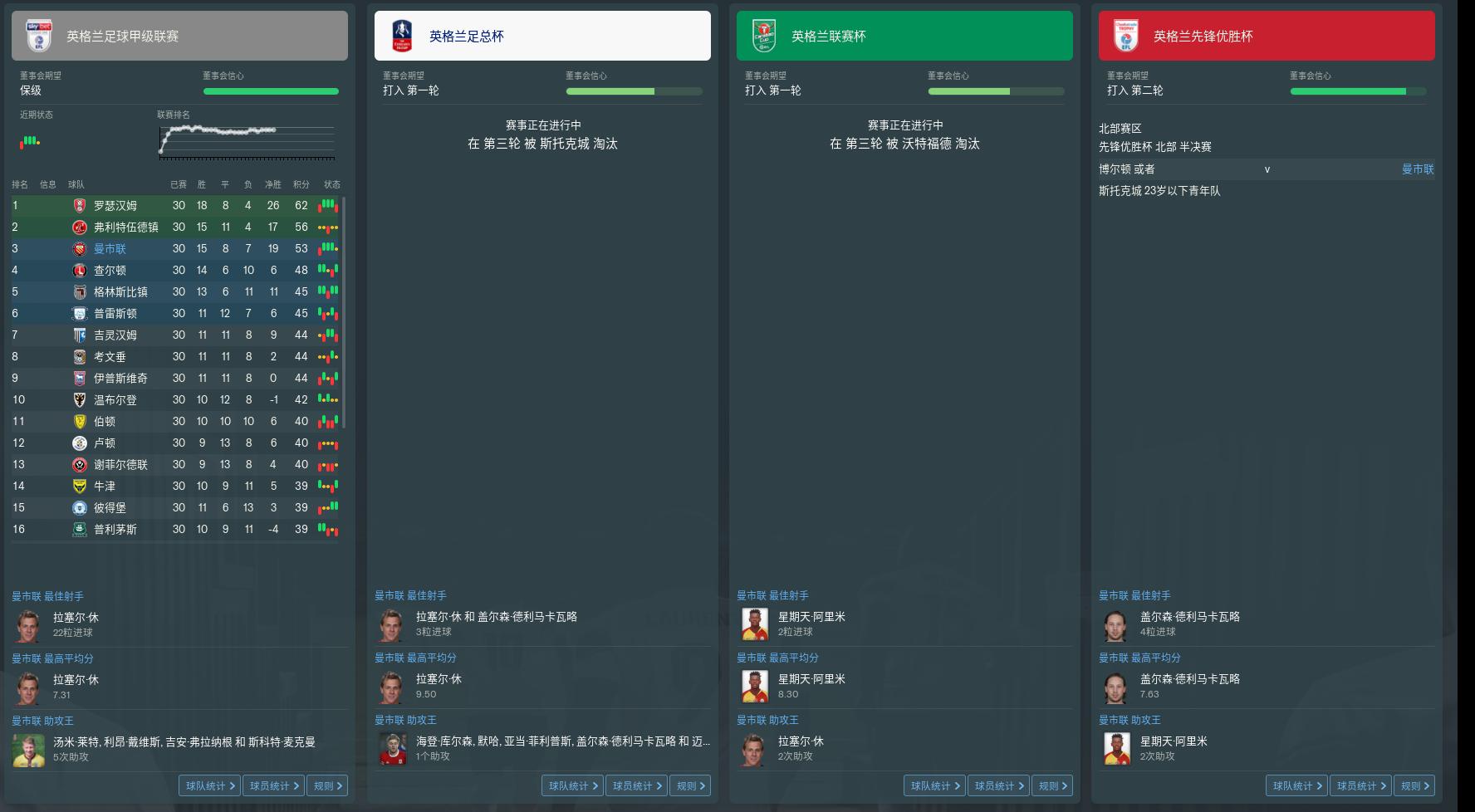
Task: Click the 董事会信心 confidence bar
Action: (x=271, y=91)
